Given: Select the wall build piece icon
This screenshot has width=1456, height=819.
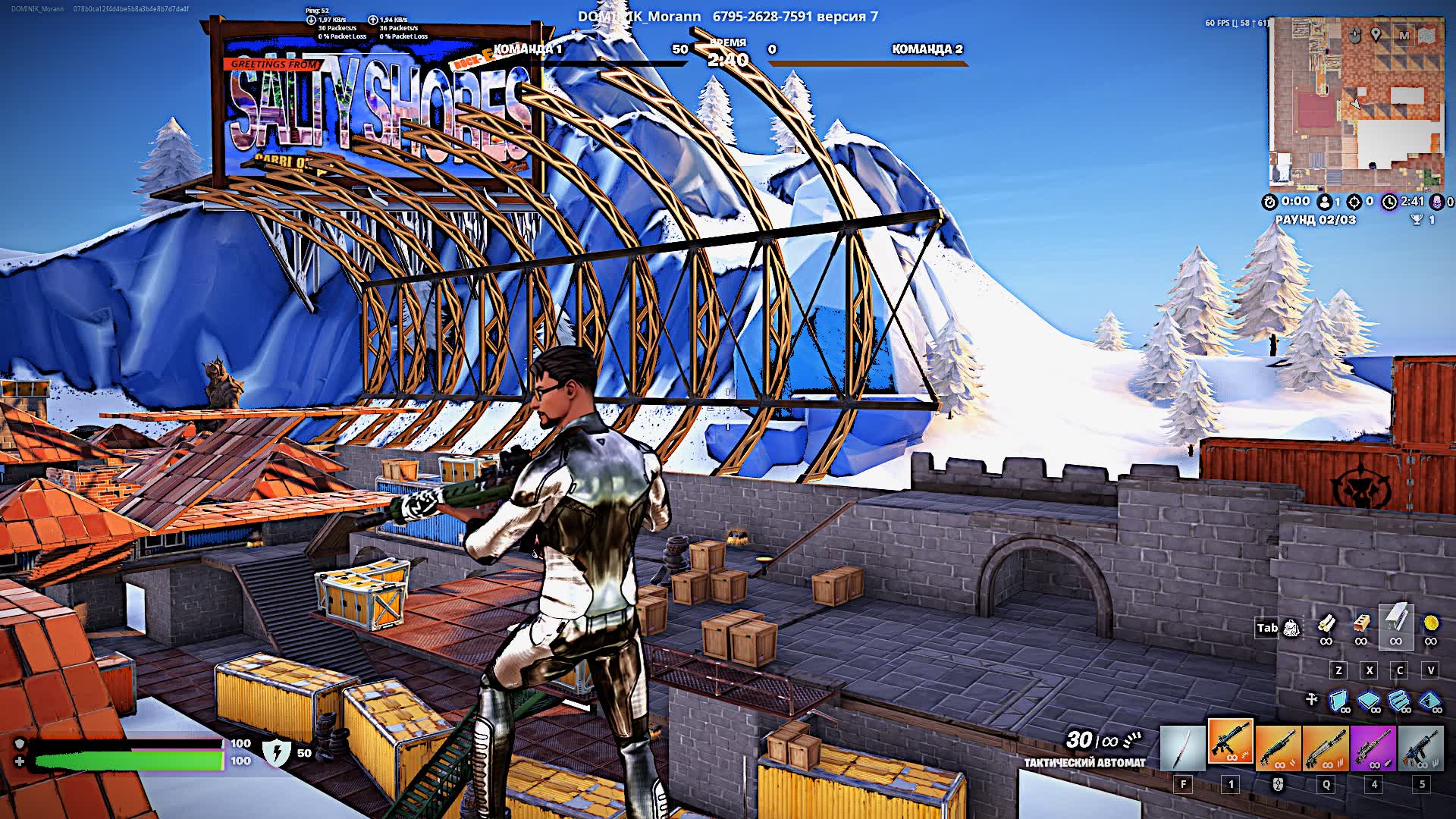Looking at the screenshot, I should coord(1337,699).
